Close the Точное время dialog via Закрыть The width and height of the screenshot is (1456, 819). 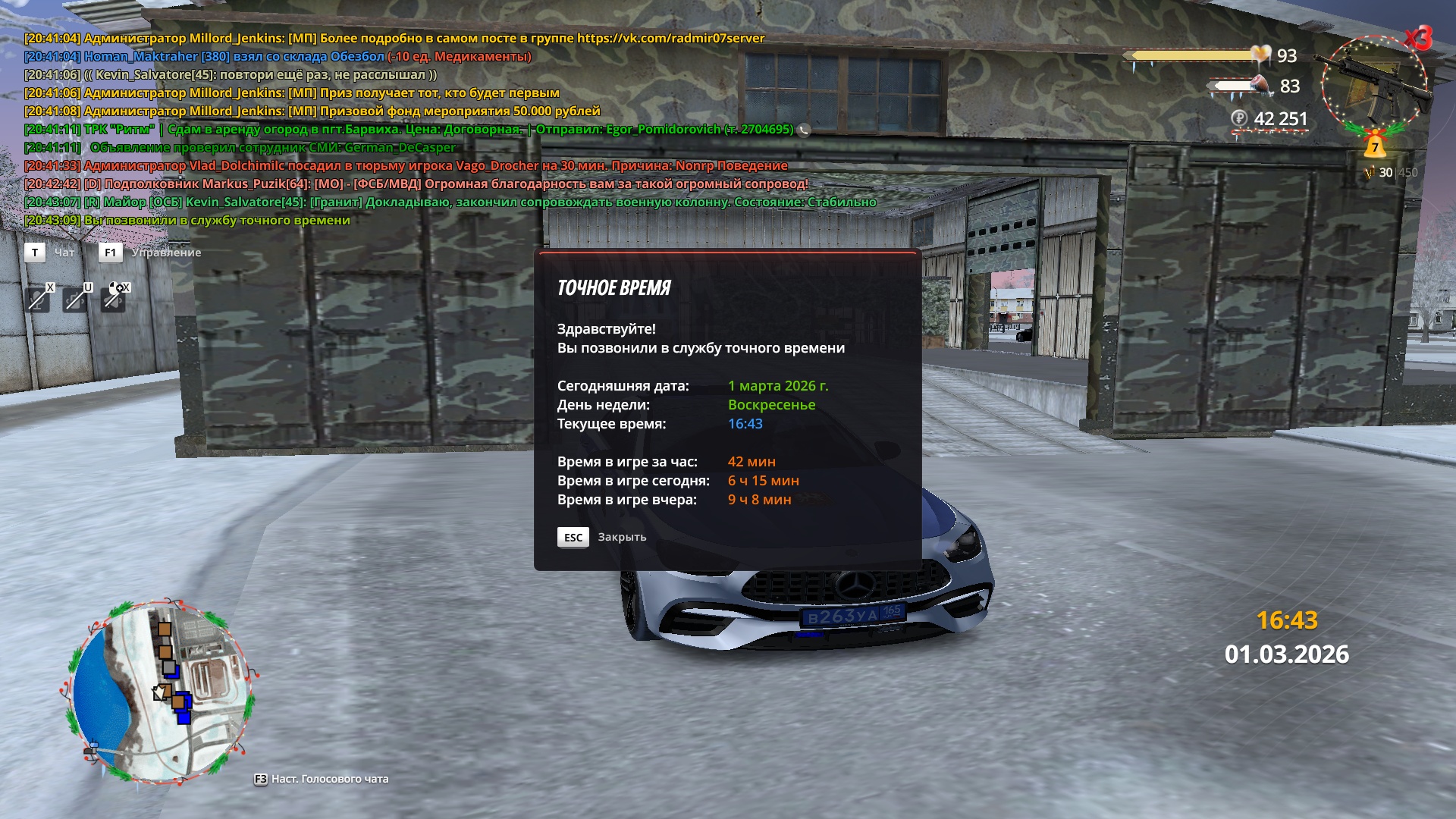(621, 537)
